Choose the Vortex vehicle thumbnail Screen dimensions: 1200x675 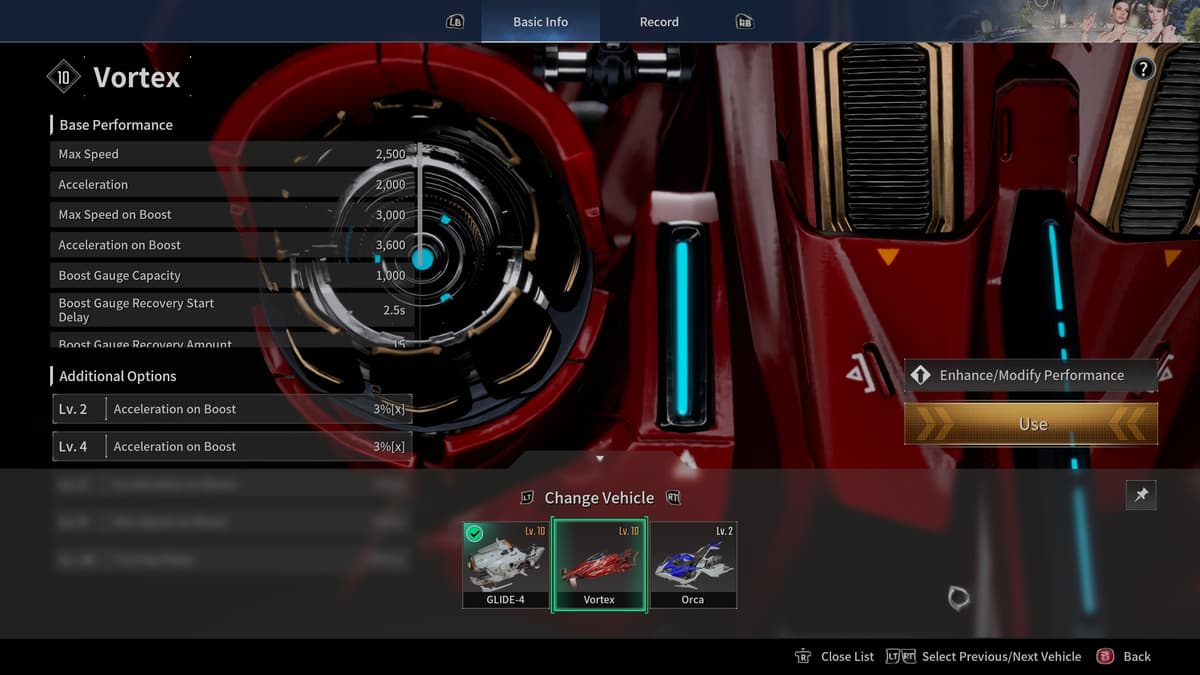click(x=599, y=565)
